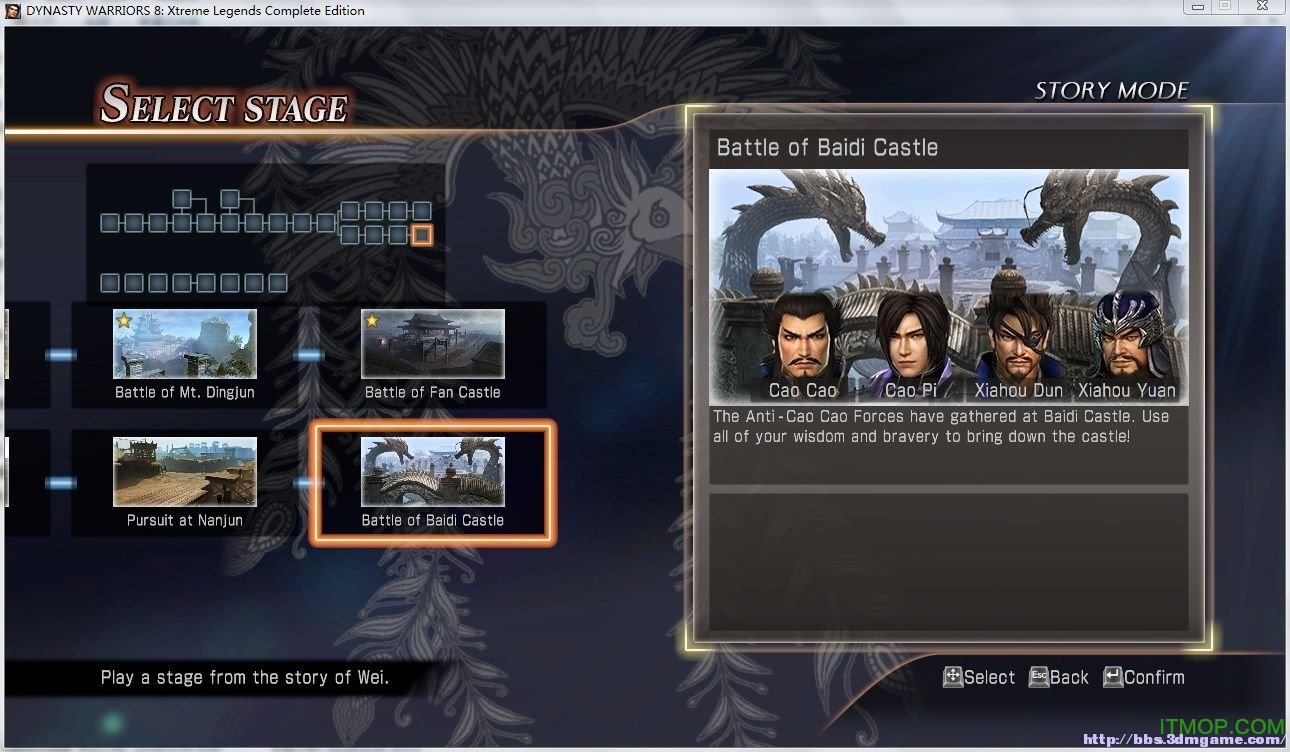Click the orange highlighted stage map node
Screen dimensions: 1290x752
[422, 235]
